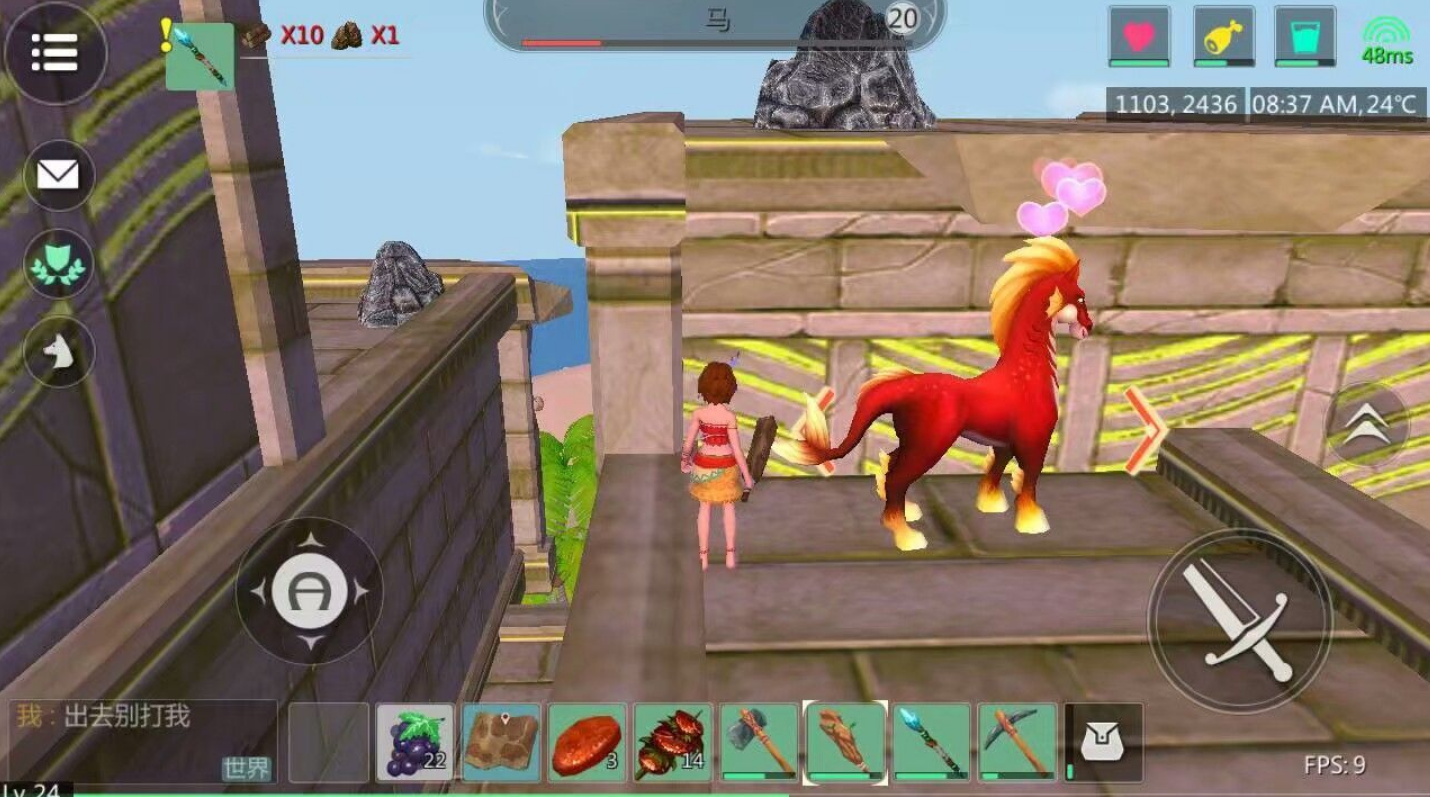Screen dimensions: 1430x797
Task: Switch the chat channel labeled 世界
Action: [246, 768]
